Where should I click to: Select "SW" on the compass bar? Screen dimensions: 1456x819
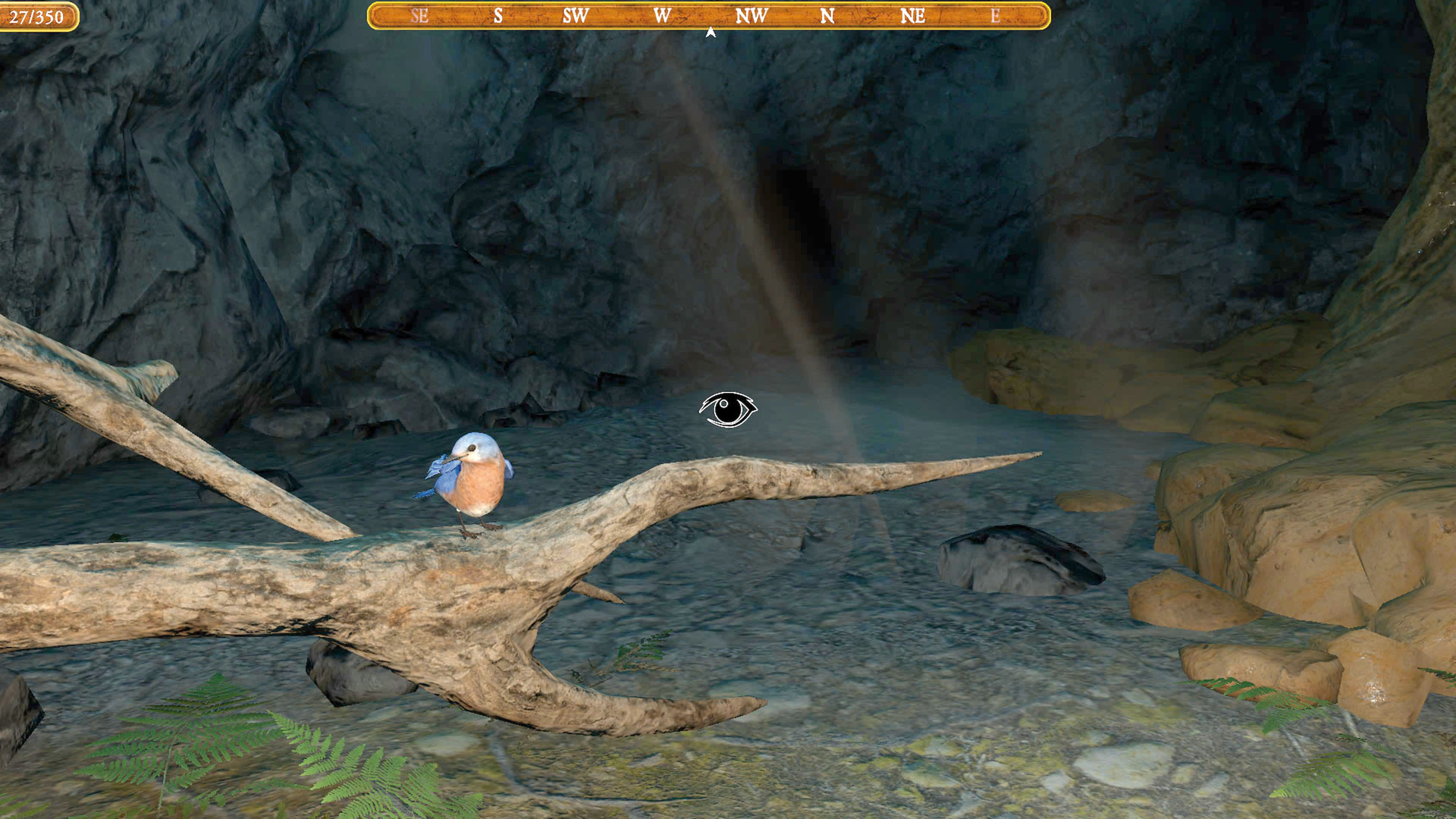point(576,15)
